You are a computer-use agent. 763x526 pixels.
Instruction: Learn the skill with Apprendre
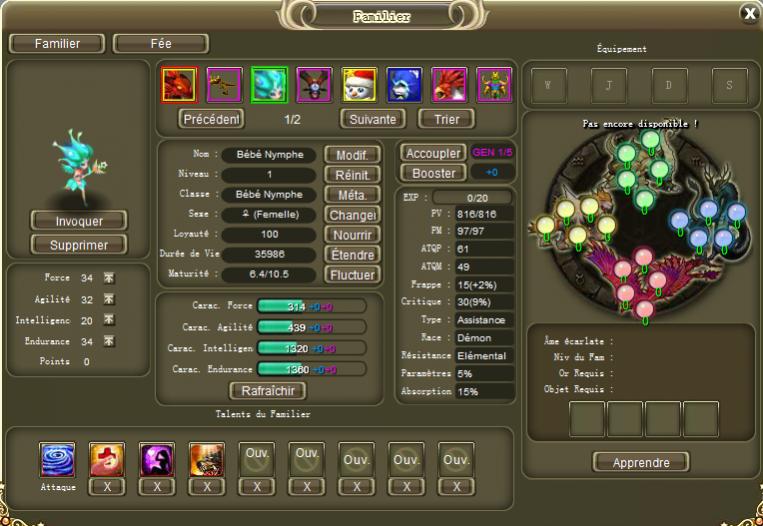pos(640,462)
